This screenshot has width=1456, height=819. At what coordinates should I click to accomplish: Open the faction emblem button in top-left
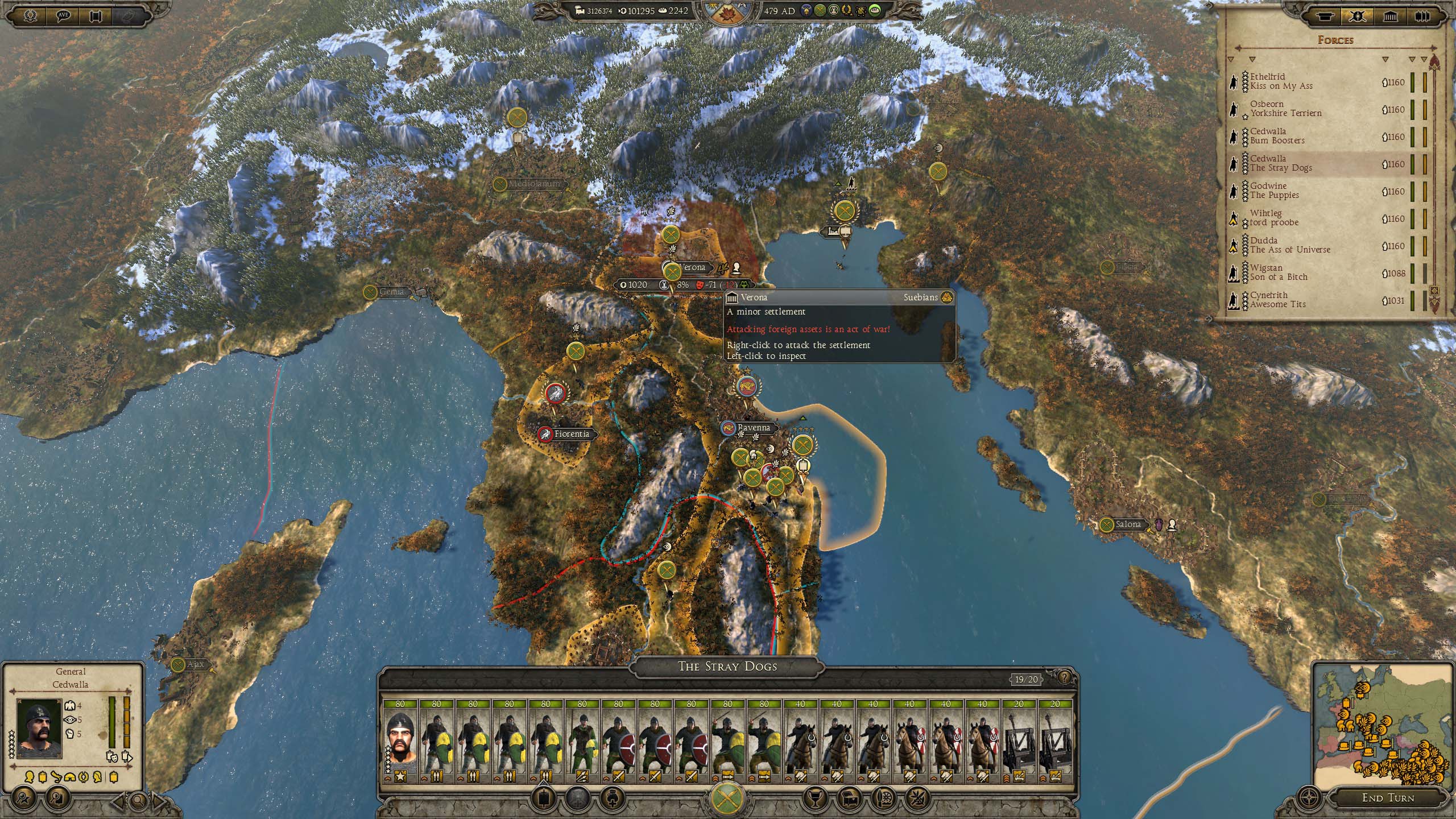(x=30, y=15)
